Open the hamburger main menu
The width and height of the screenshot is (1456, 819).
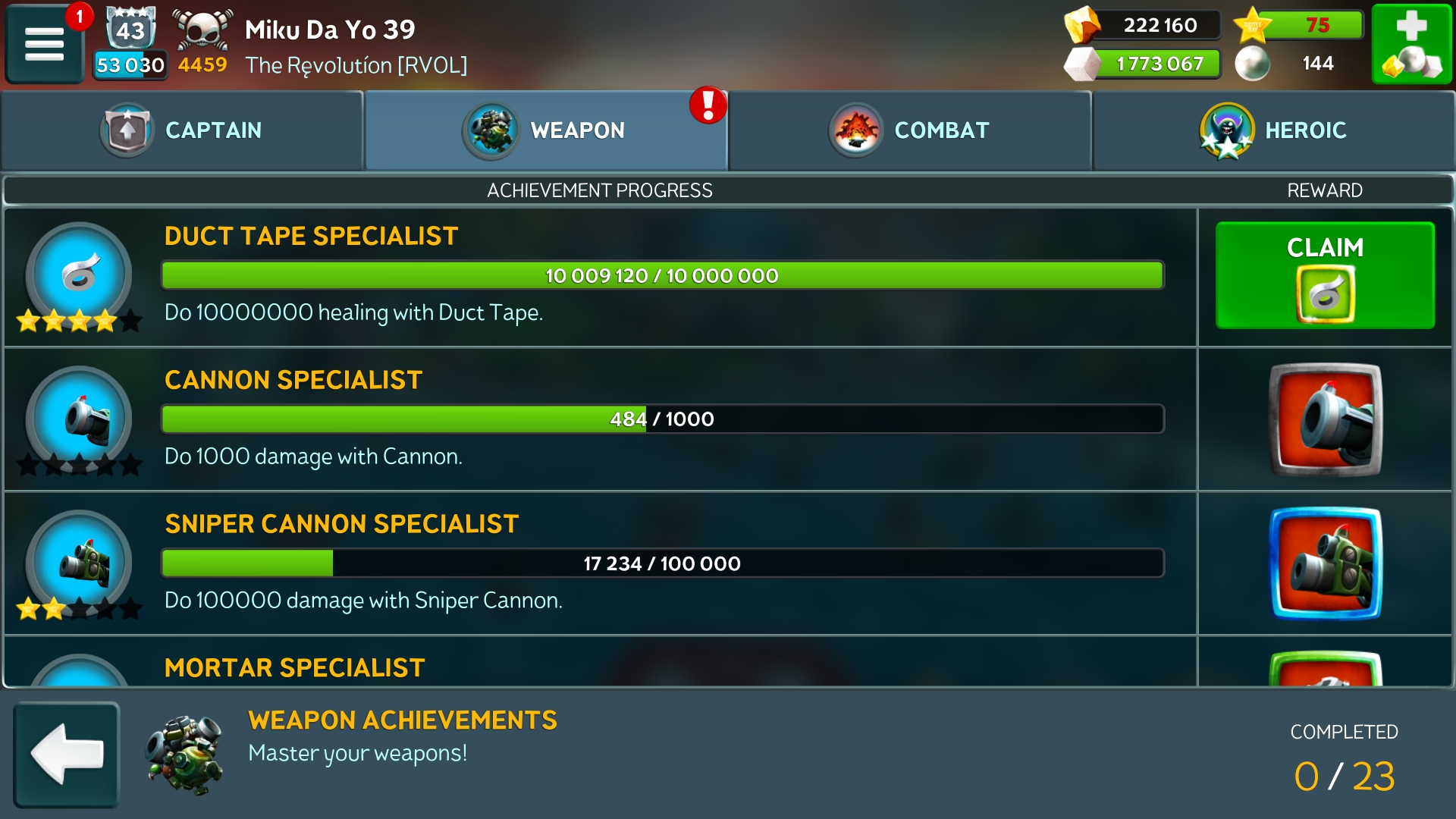tap(44, 44)
